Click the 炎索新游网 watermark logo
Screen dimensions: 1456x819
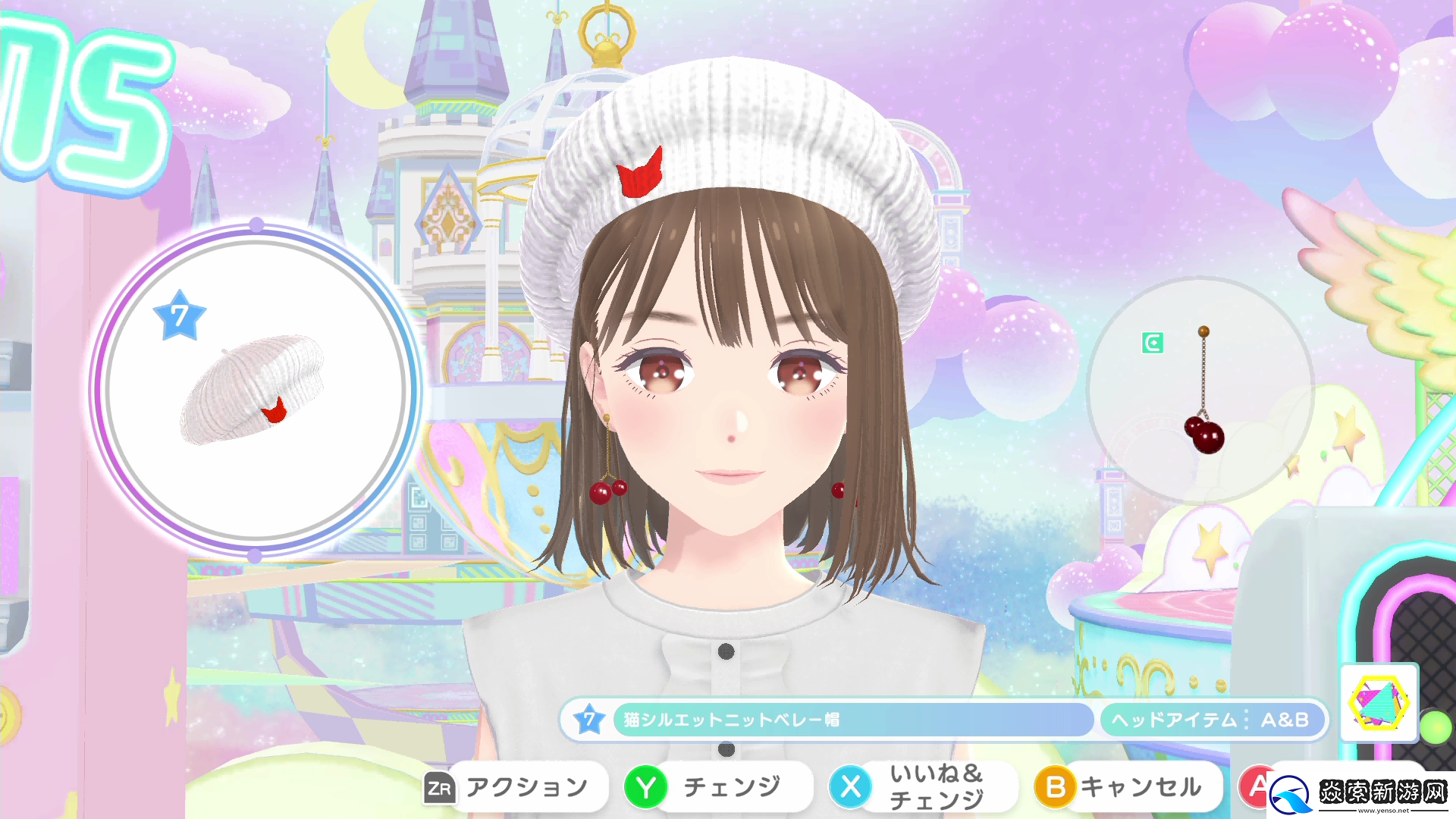[x=1362, y=794]
